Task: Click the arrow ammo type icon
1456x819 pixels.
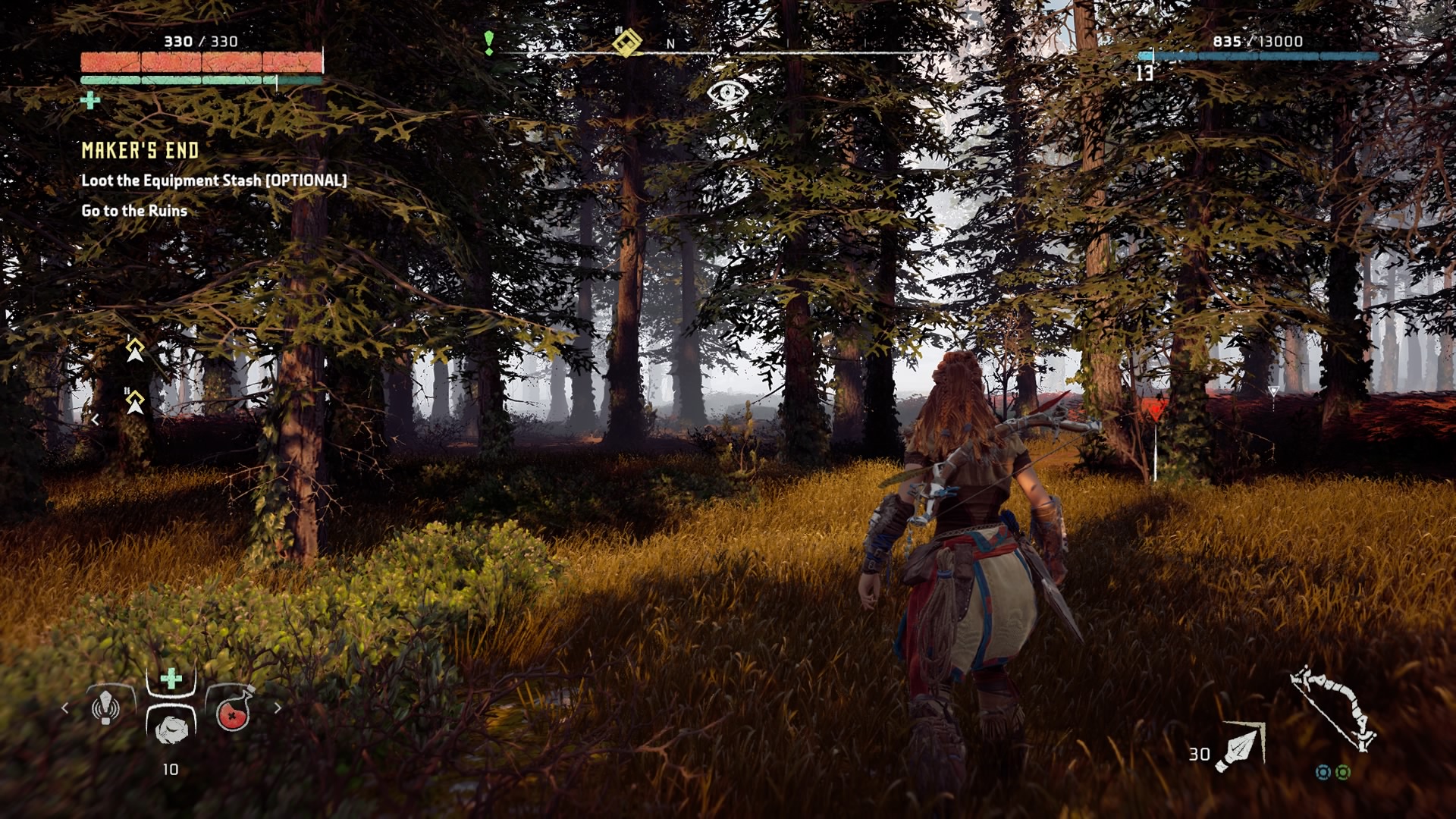Action: (x=1241, y=746)
